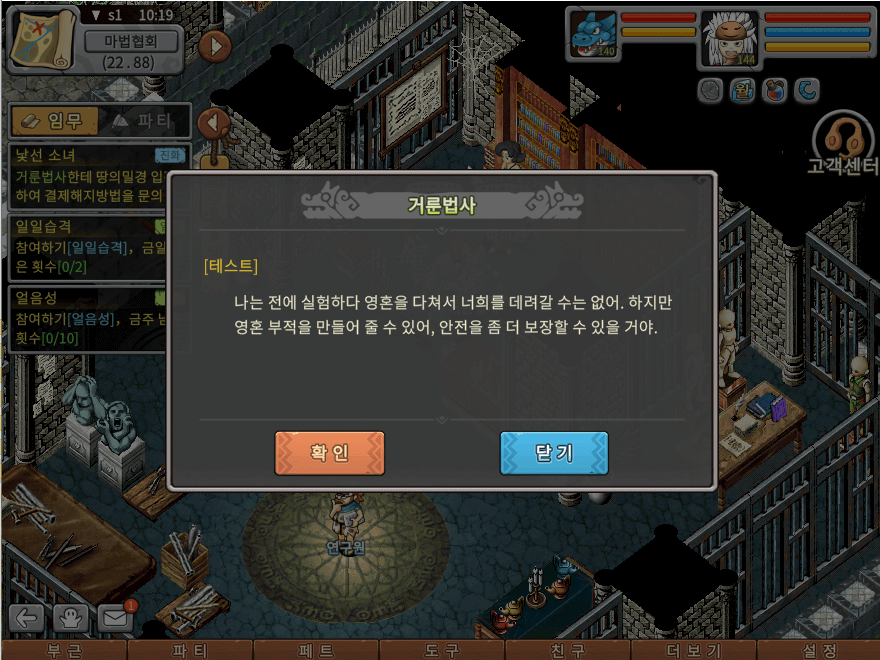Screen dimensions: 880x660
Task: Click the blue dragon pet portrait
Action: click(x=592, y=33)
